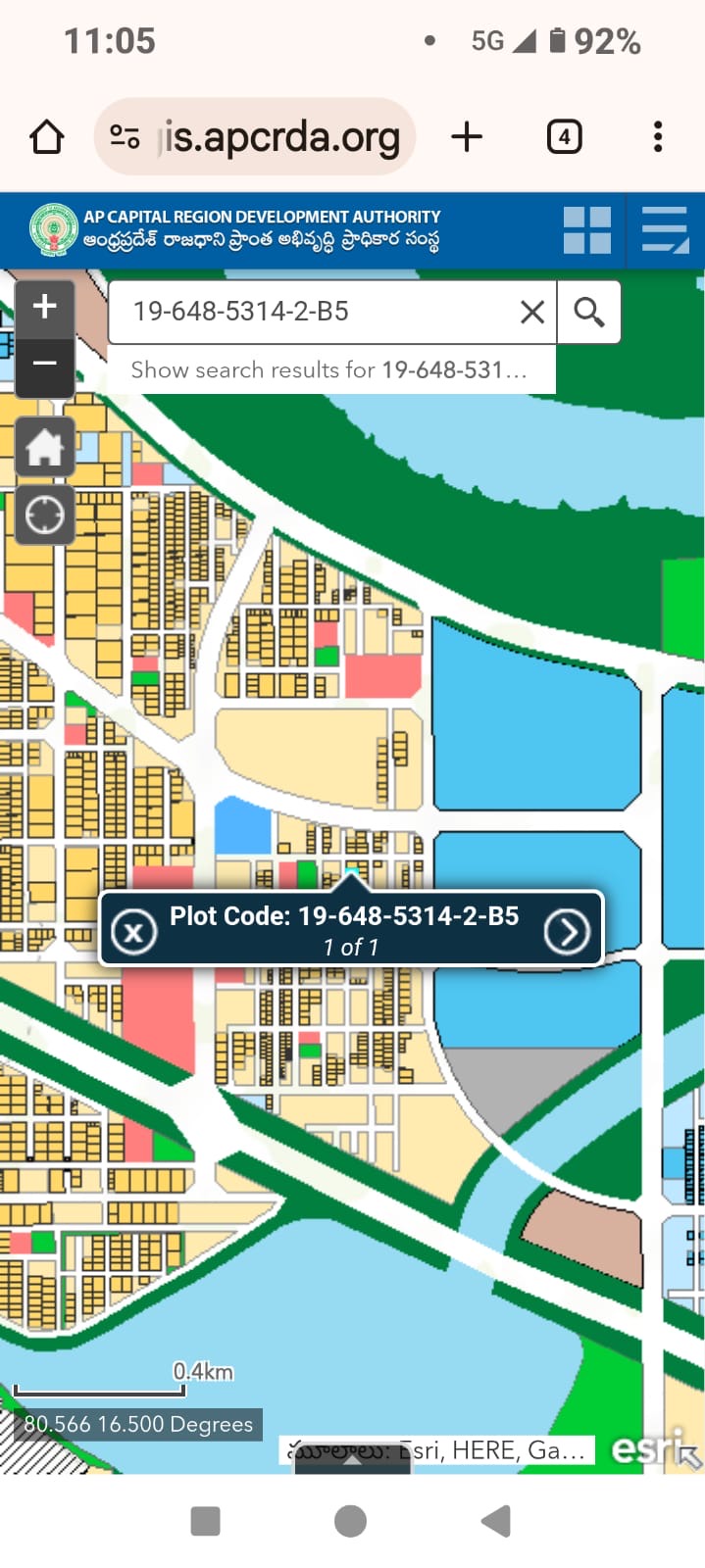Clear the plot code search text
The image size is (705, 1568).
tap(532, 313)
